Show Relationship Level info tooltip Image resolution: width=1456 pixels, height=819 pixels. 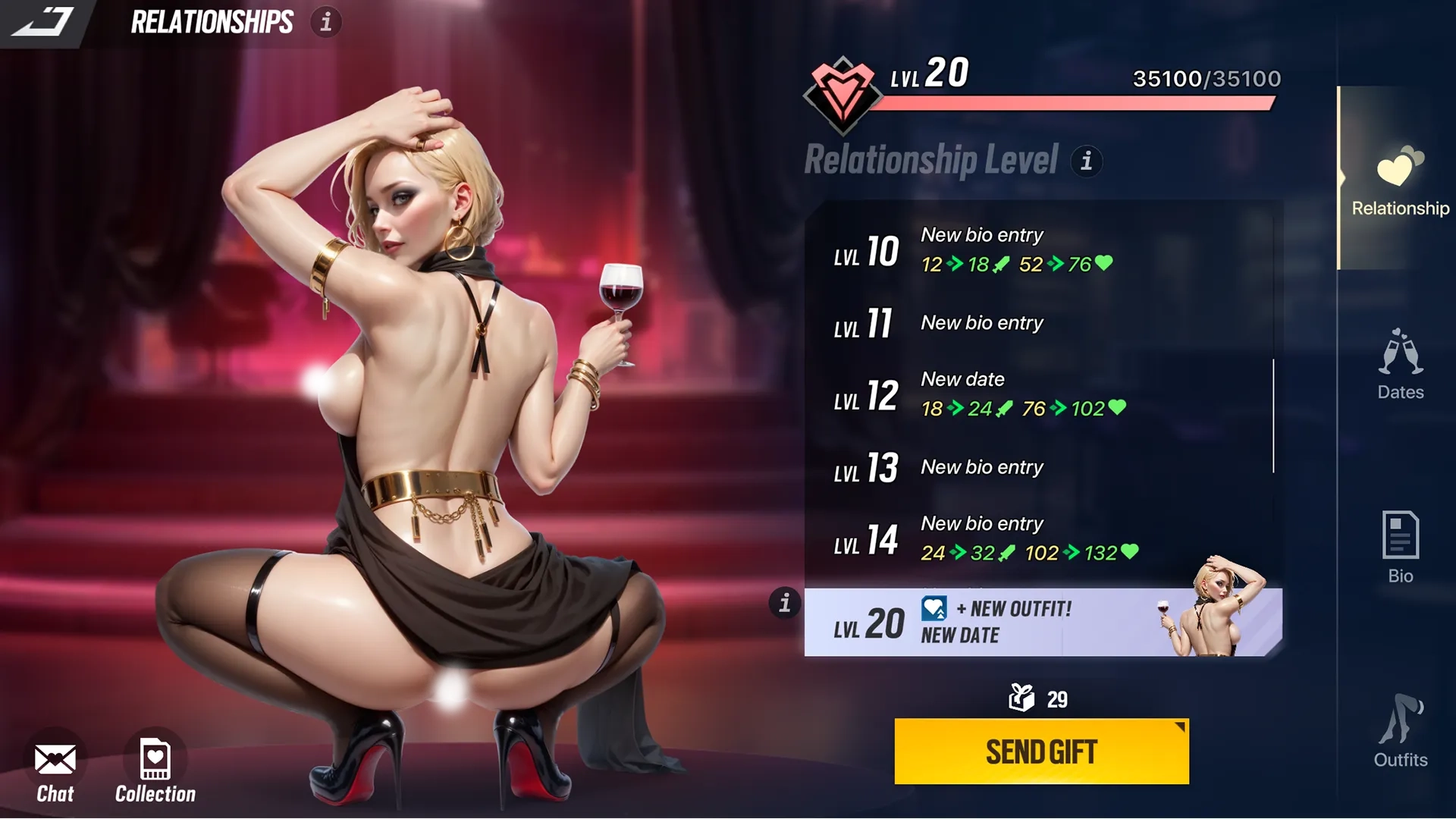[1087, 161]
